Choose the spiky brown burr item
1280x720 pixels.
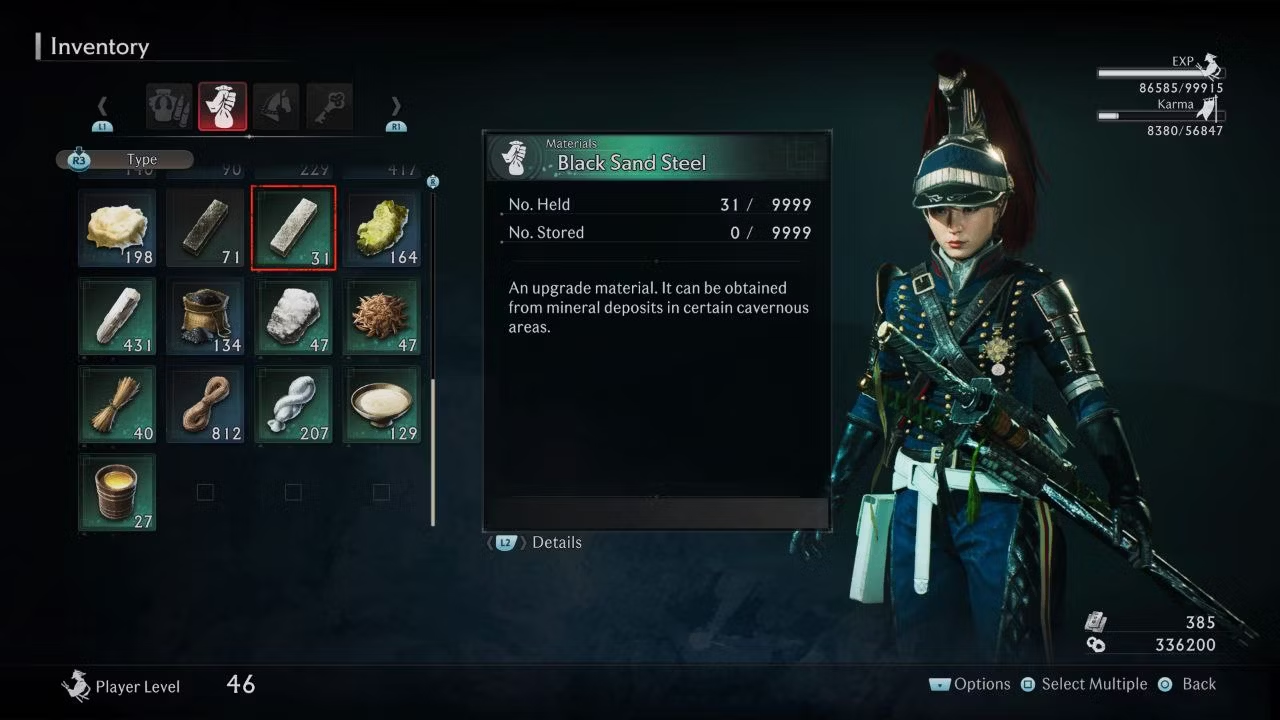381,316
